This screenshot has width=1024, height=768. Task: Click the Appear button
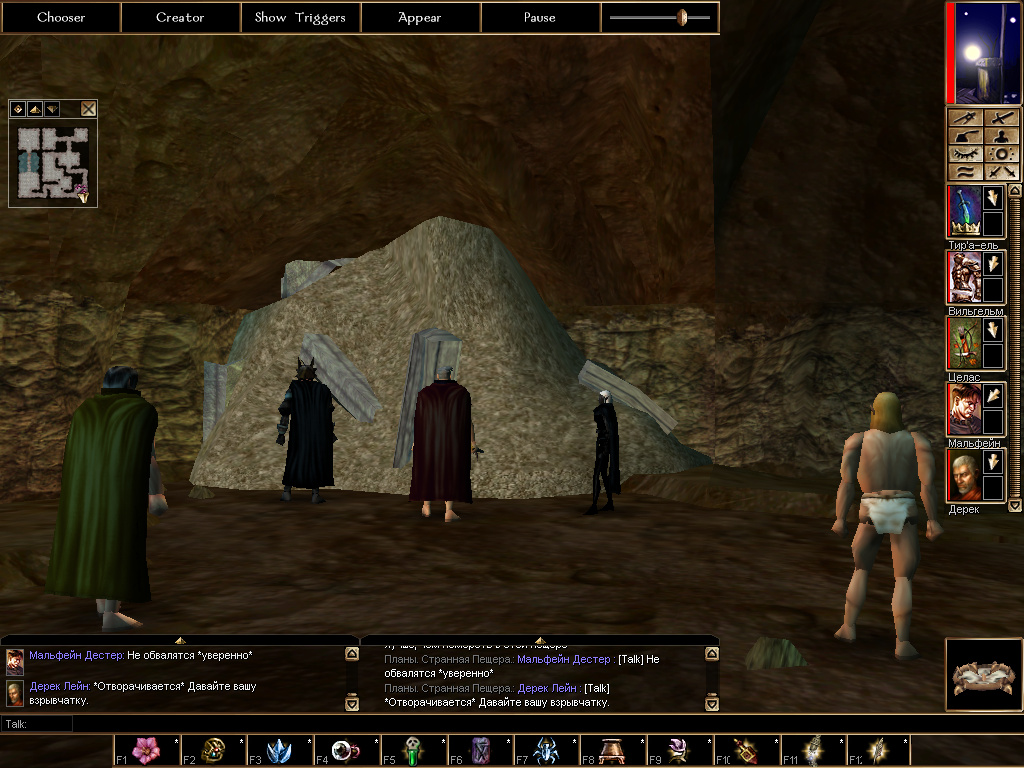tap(420, 17)
